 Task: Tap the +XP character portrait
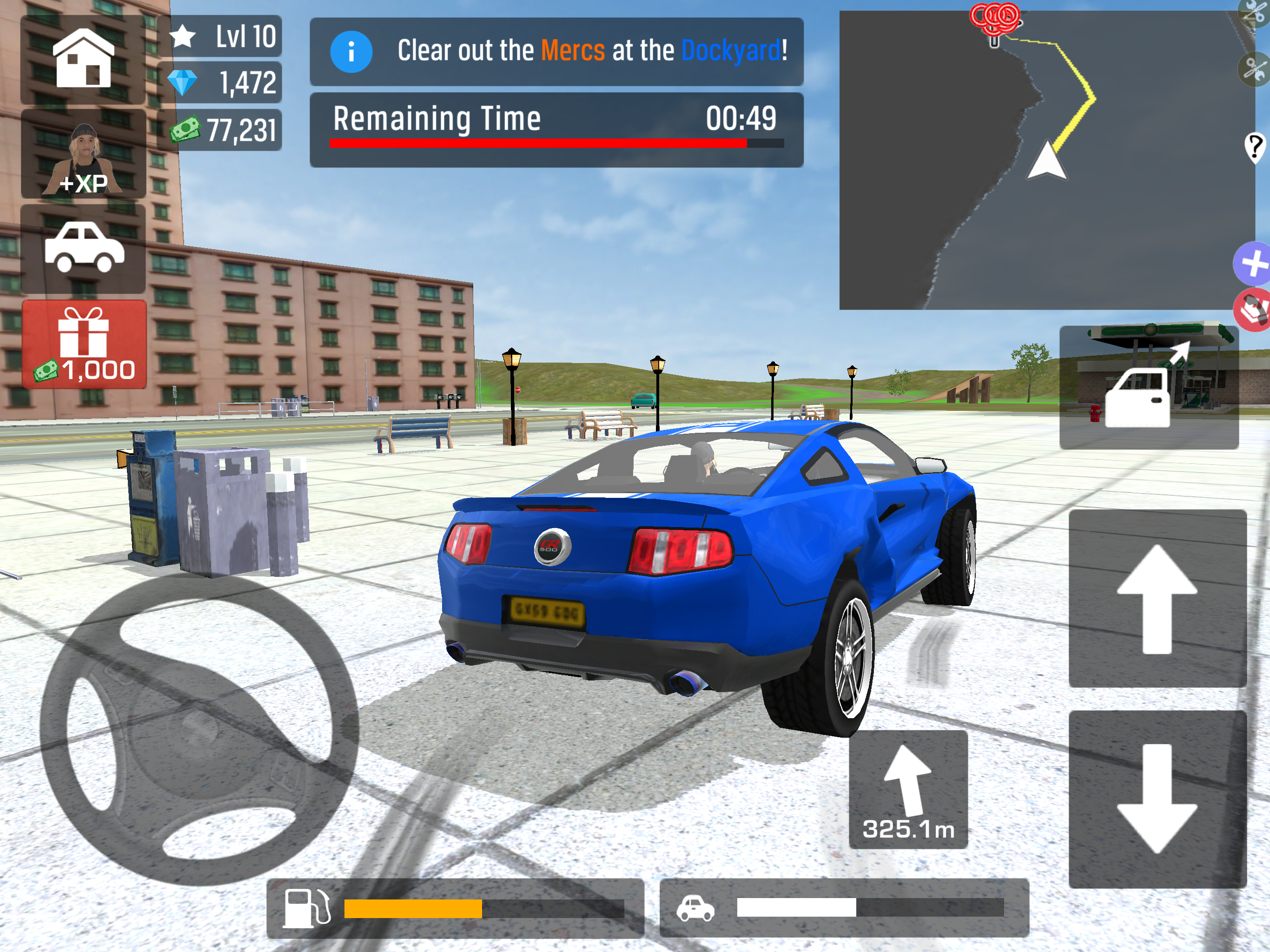tap(84, 155)
